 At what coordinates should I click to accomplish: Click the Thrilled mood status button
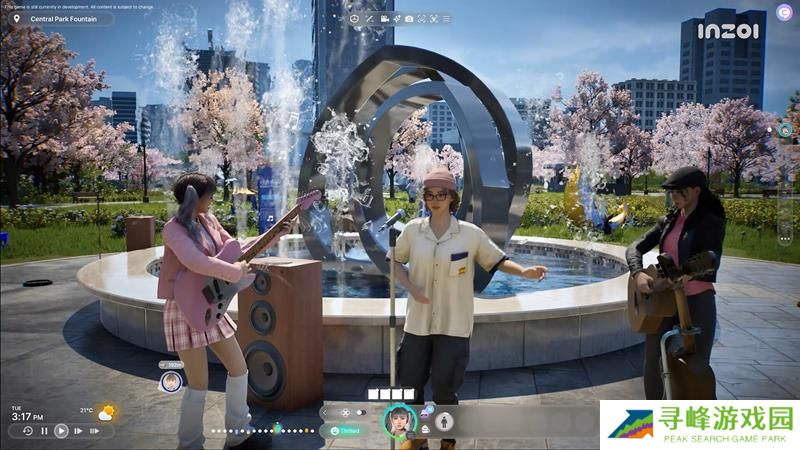345,430
